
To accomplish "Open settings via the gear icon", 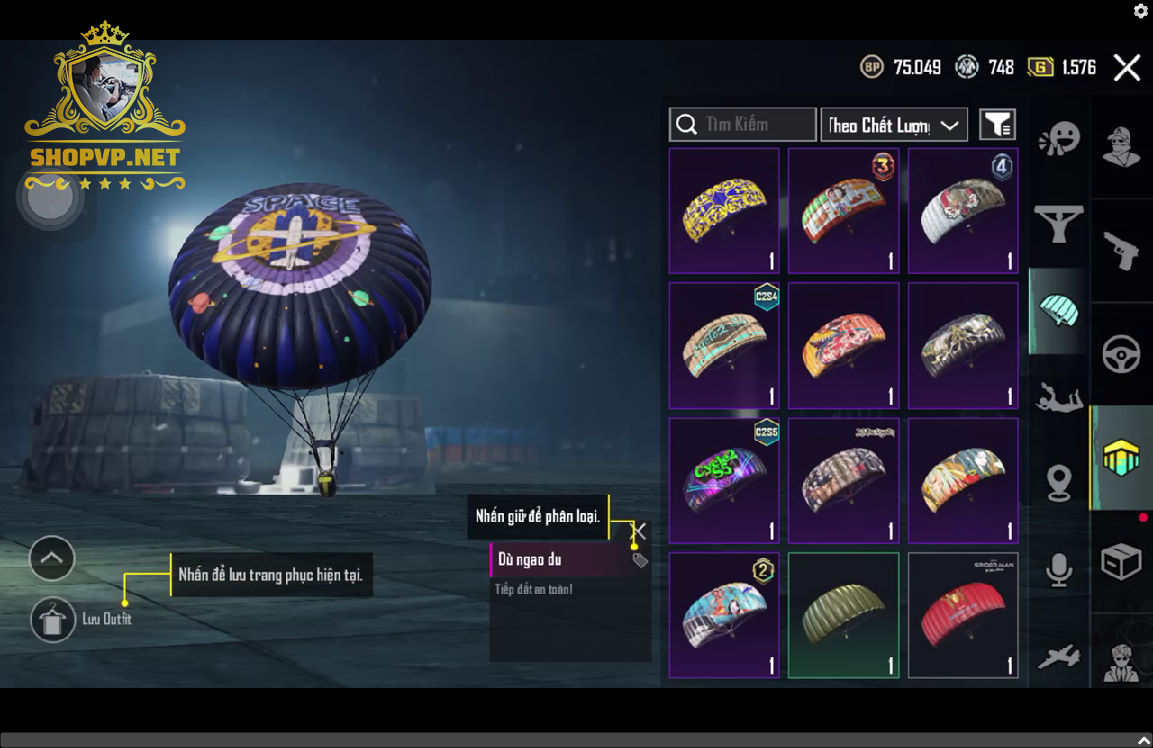I will (1140, 11).
